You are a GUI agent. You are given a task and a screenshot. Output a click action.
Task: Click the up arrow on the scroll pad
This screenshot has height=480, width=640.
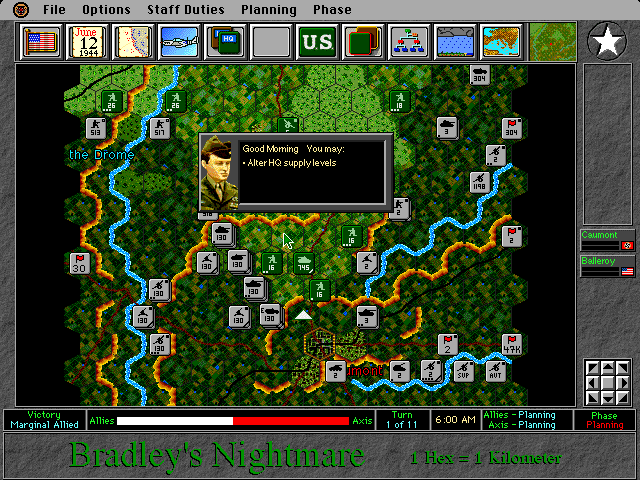coord(607,368)
